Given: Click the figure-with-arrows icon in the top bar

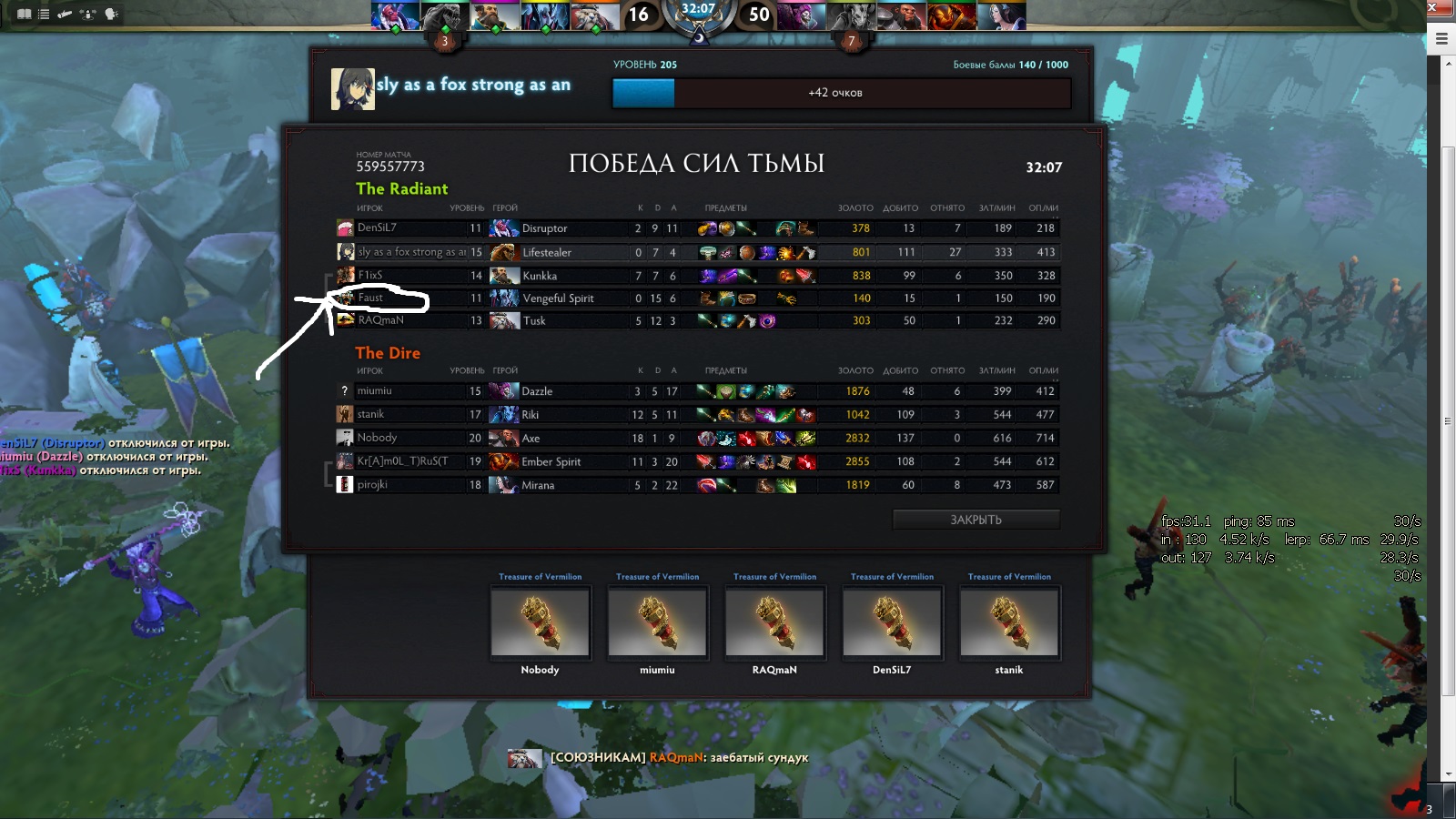Looking at the screenshot, I should point(87,14).
